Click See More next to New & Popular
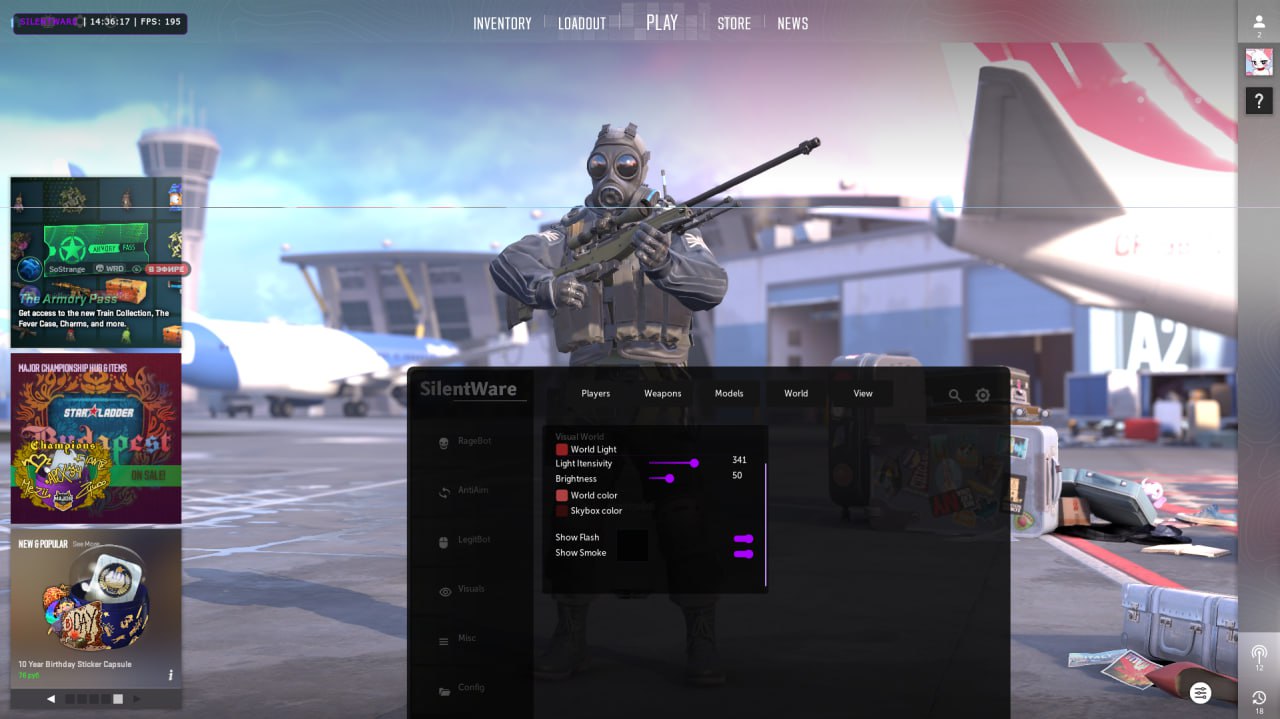Image resolution: width=1280 pixels, height=719 pixels. click(86, 544)
